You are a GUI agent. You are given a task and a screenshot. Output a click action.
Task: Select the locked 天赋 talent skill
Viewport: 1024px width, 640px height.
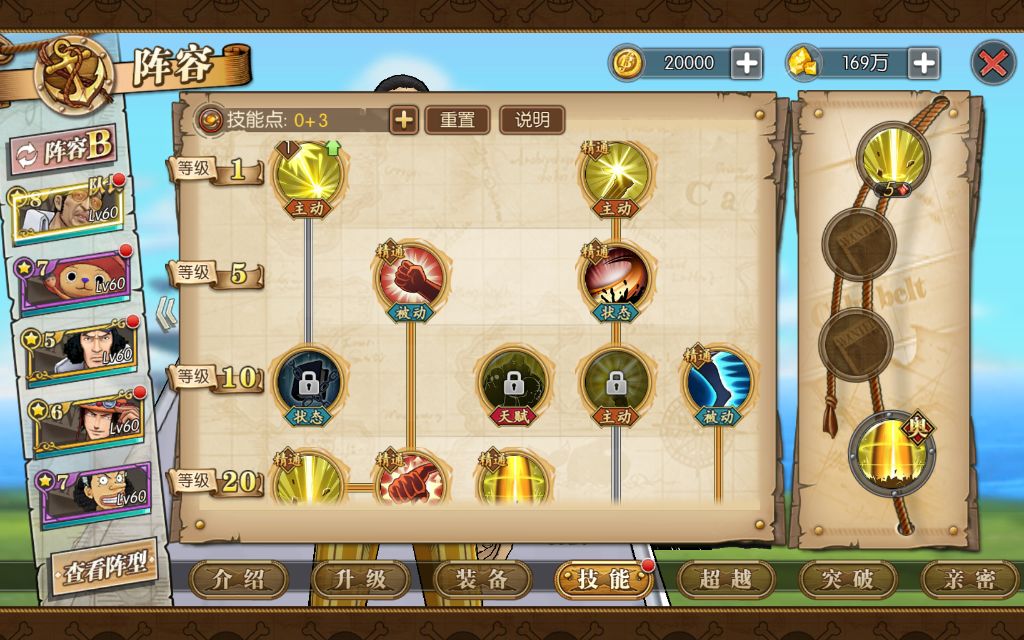click(512, 380)
